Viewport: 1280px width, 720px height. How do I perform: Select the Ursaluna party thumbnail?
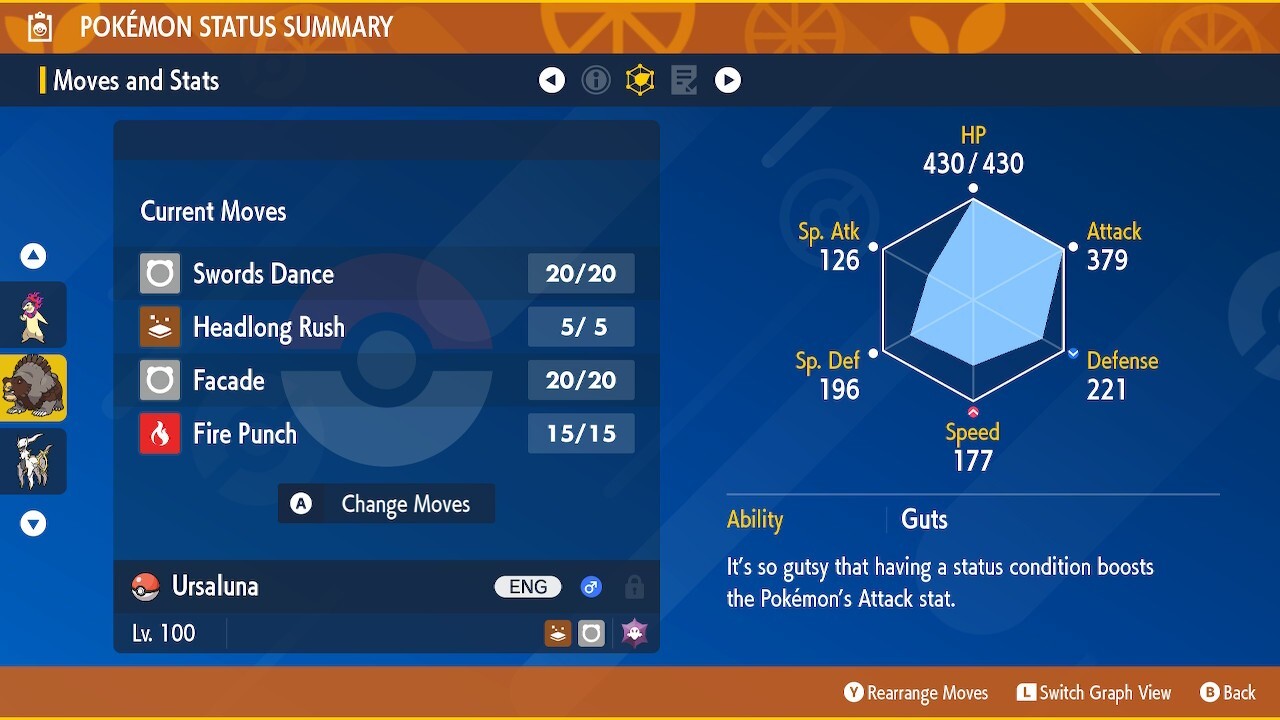33,388
